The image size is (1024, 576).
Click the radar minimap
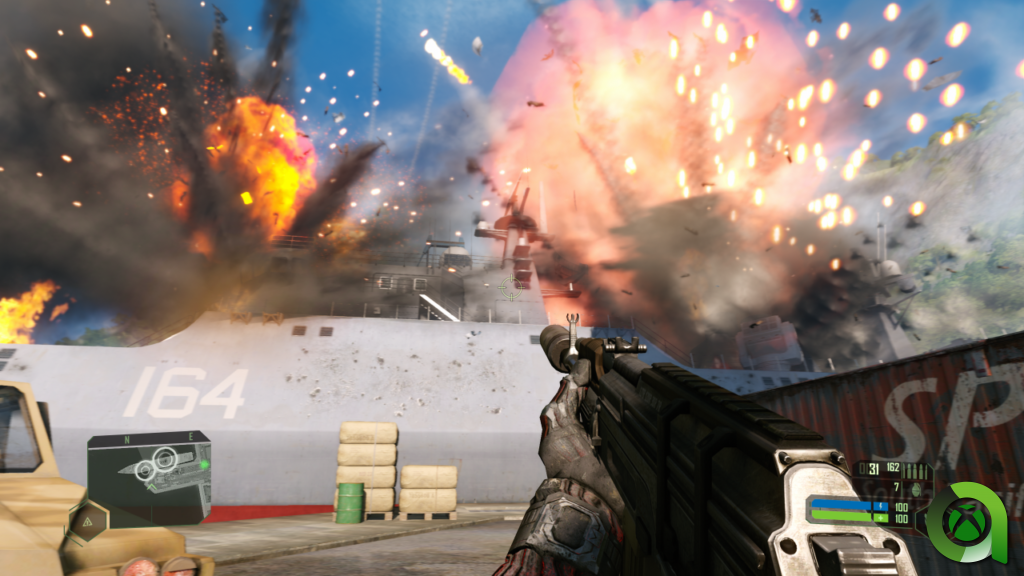point(149,477)
